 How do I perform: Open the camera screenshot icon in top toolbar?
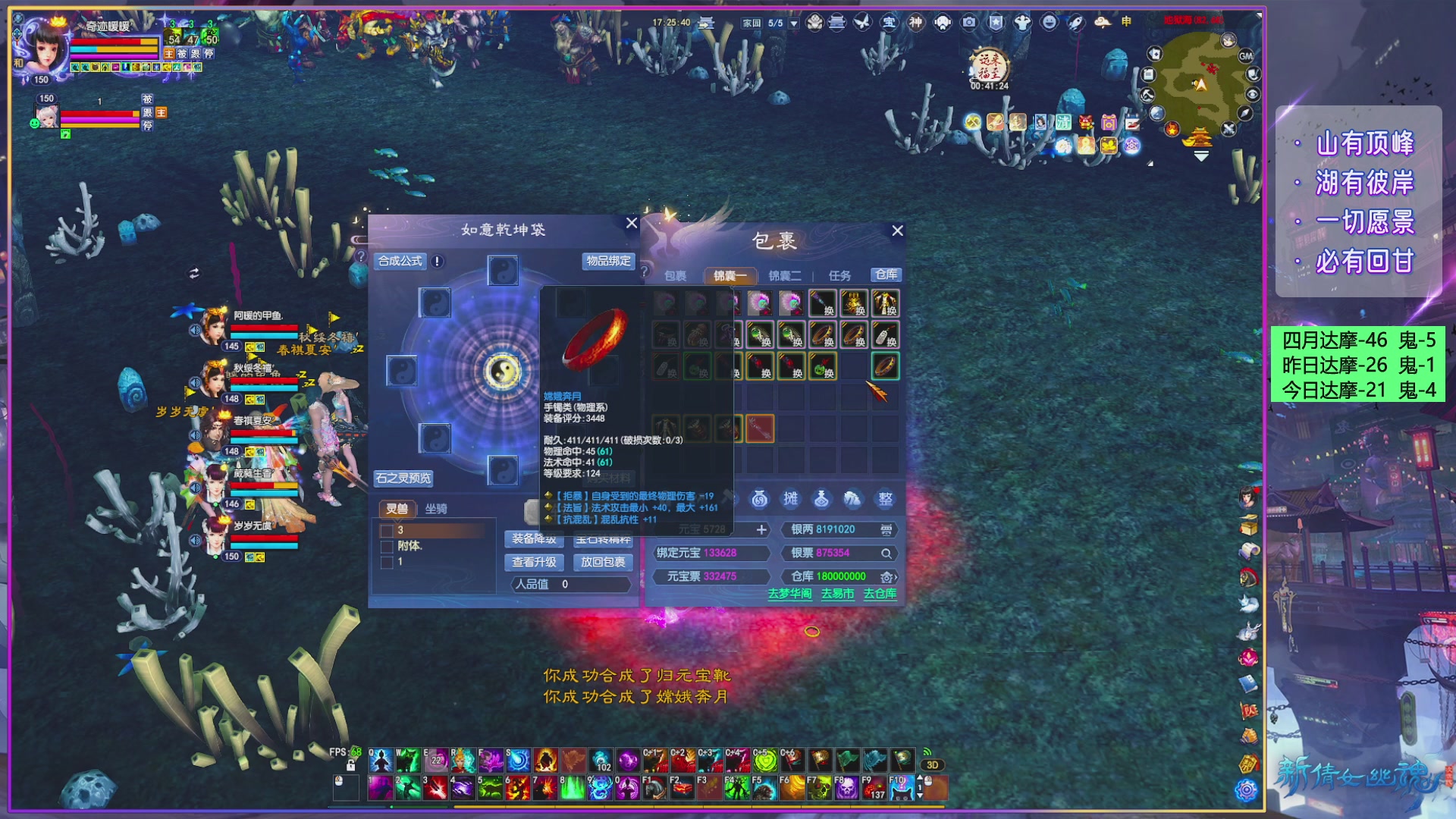tap(969, 23)
